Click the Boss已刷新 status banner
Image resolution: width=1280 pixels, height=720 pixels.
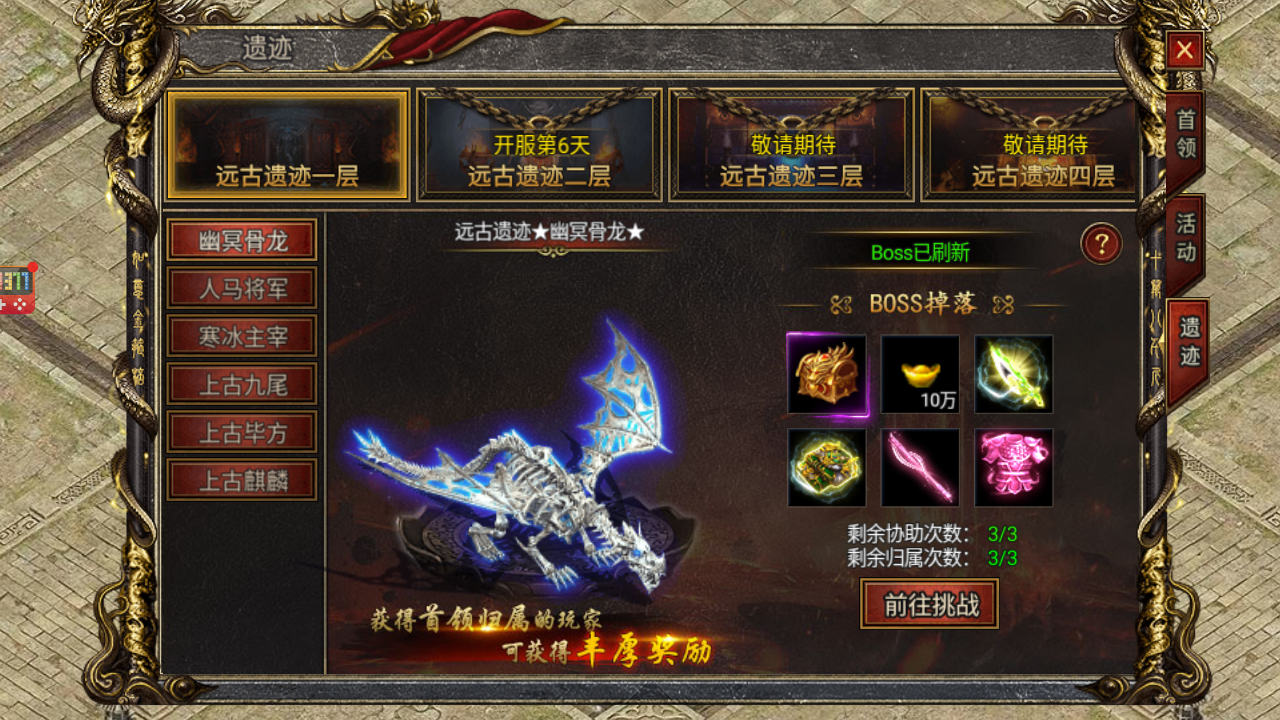pyautogui.click(x=922, y=253)
